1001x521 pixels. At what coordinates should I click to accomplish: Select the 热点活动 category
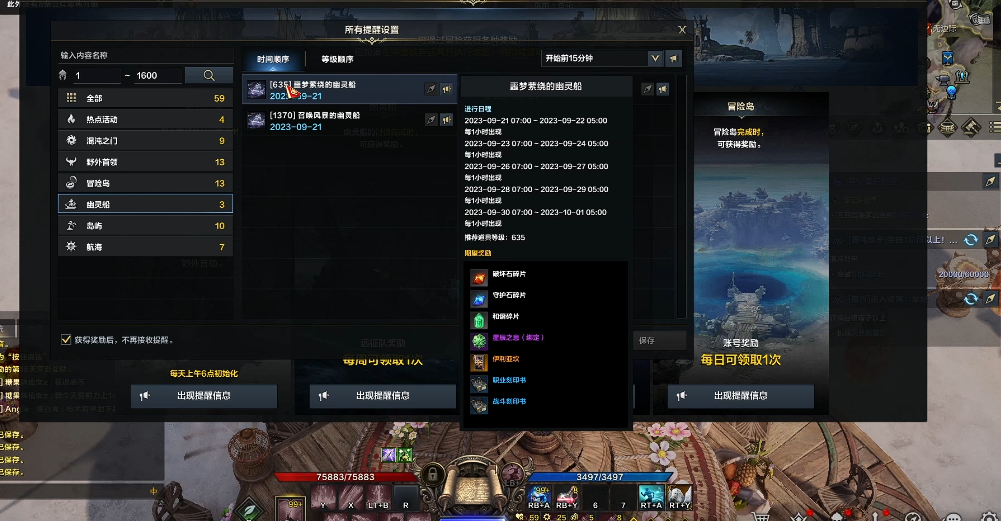(x=145, y=119)
